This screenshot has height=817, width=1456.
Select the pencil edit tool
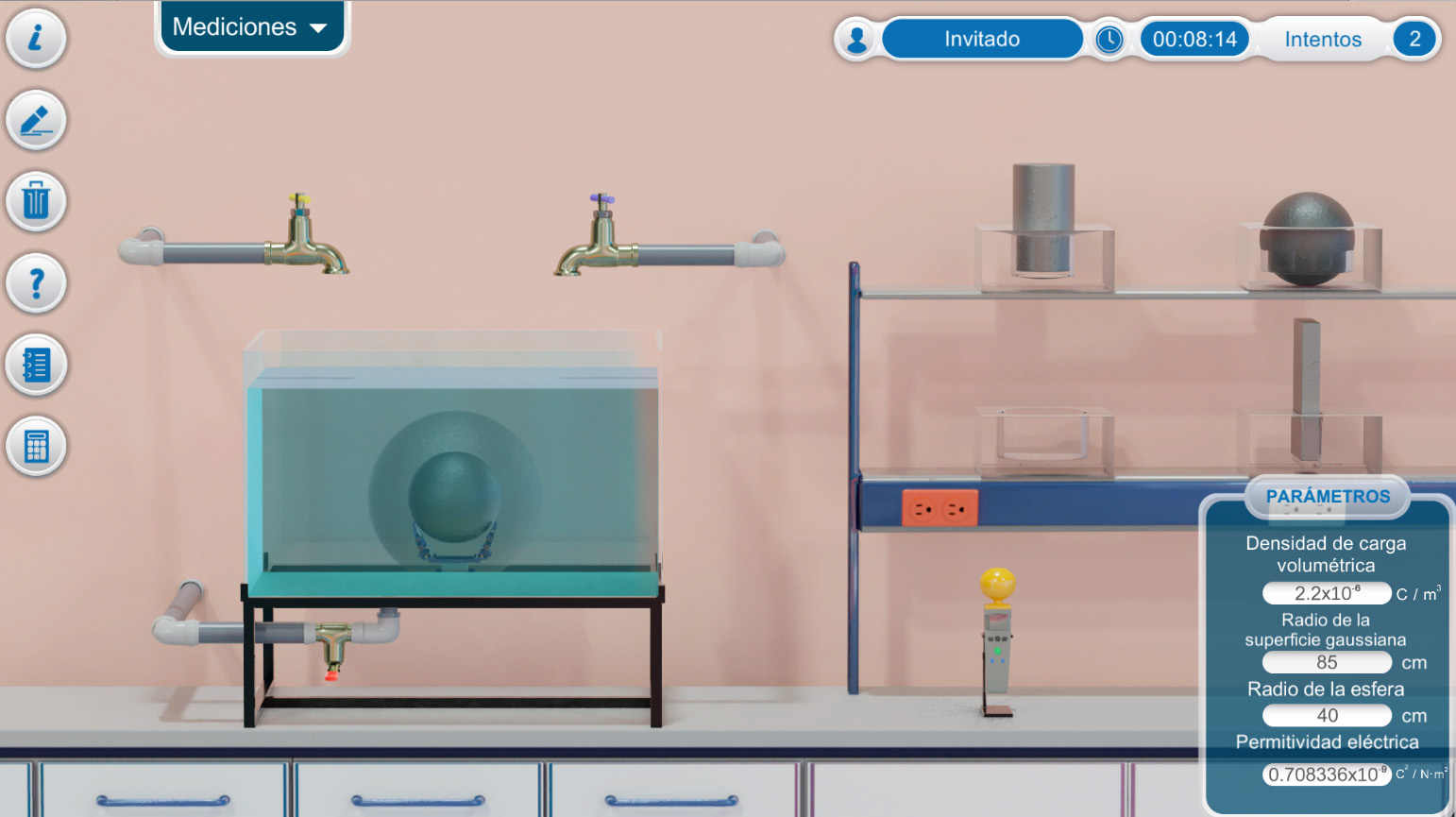click(x=36, y=121)
